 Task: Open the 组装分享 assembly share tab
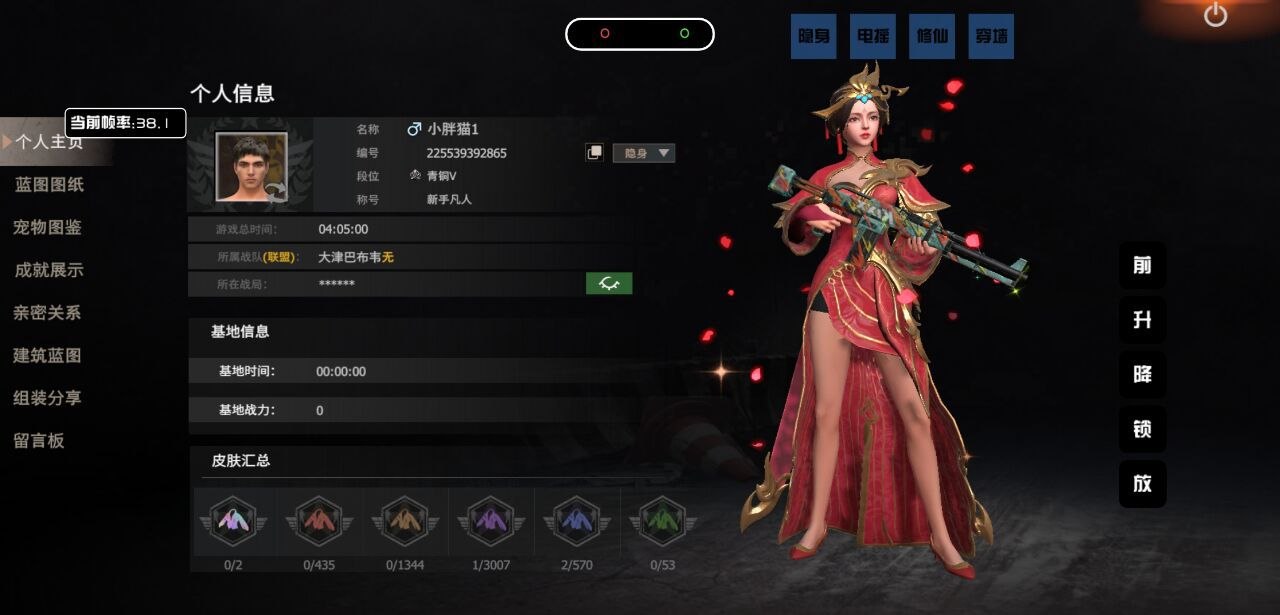[47, 398]
